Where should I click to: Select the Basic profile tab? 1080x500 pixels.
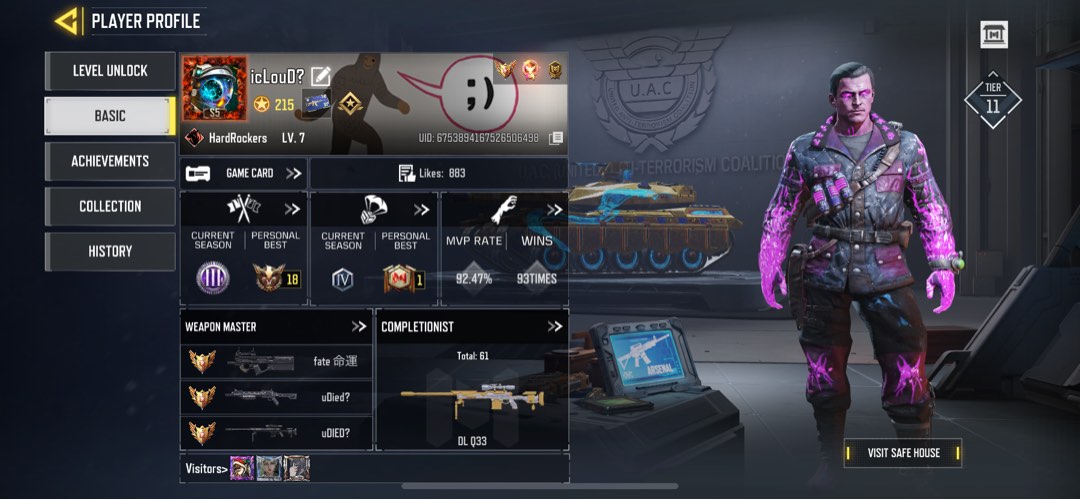click(110, 116)
